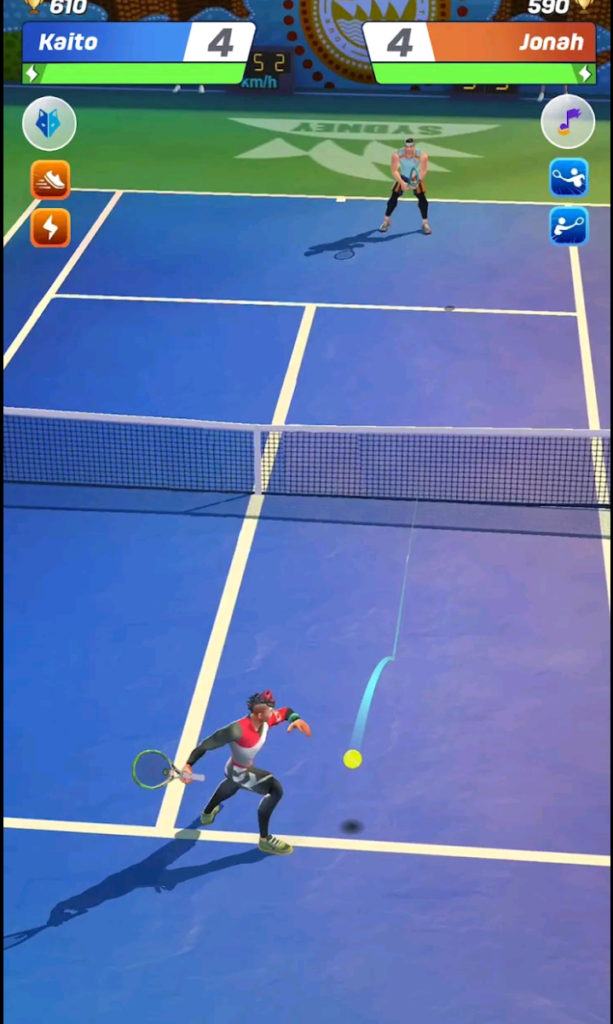This screenshot has width=613, height=1024.
Task: Select the blue icon with racket swinging left
Action: pos(568,178)
